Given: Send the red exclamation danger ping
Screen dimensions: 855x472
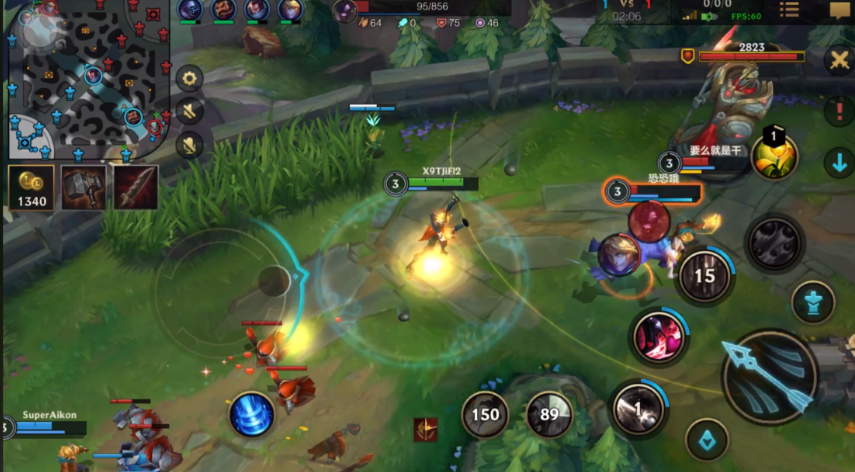Looking at the screenshot, I should tap(839, 110).
